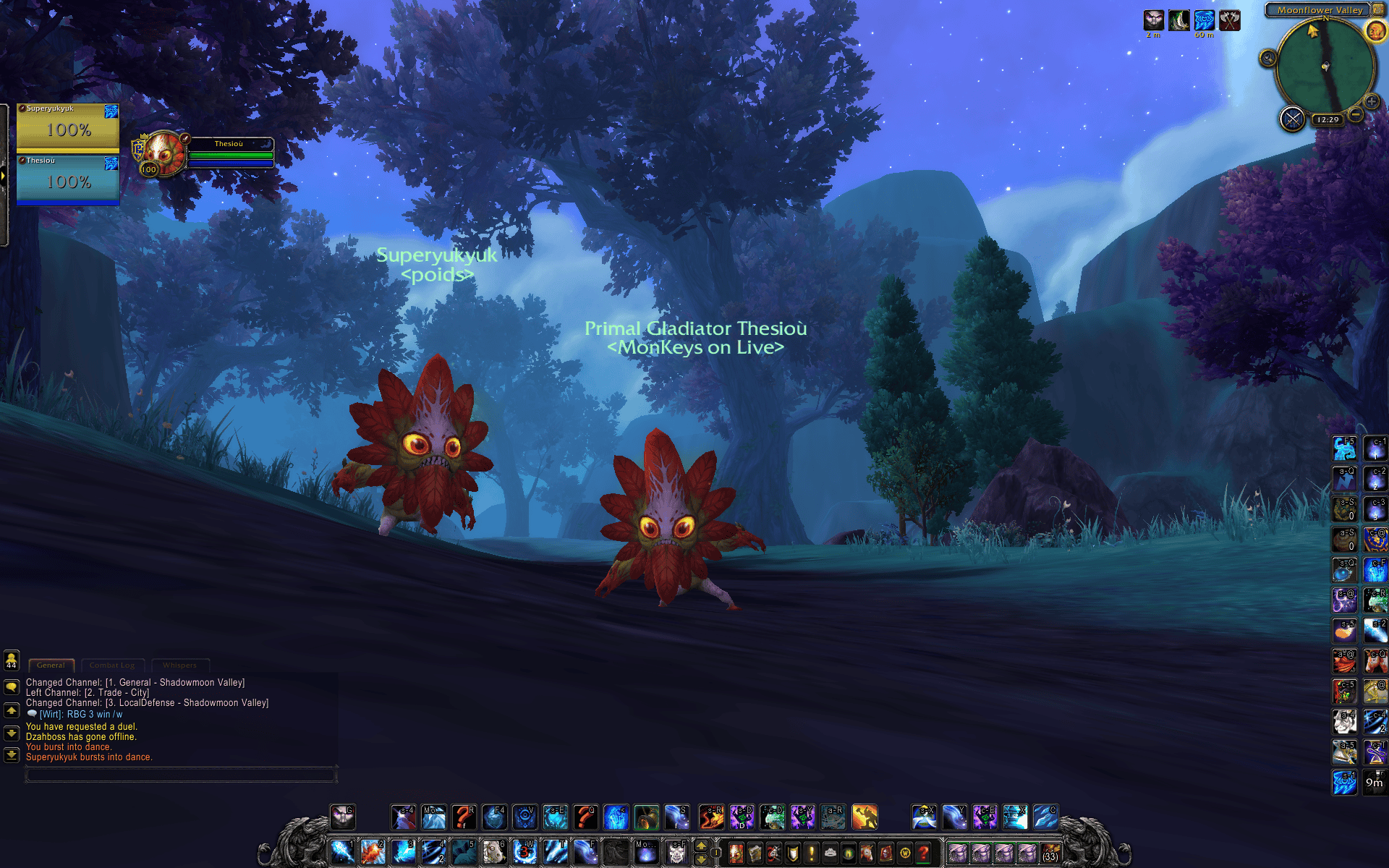Zoom in the minimap with plus button
1389x868 pixels.
(1371, 101)
